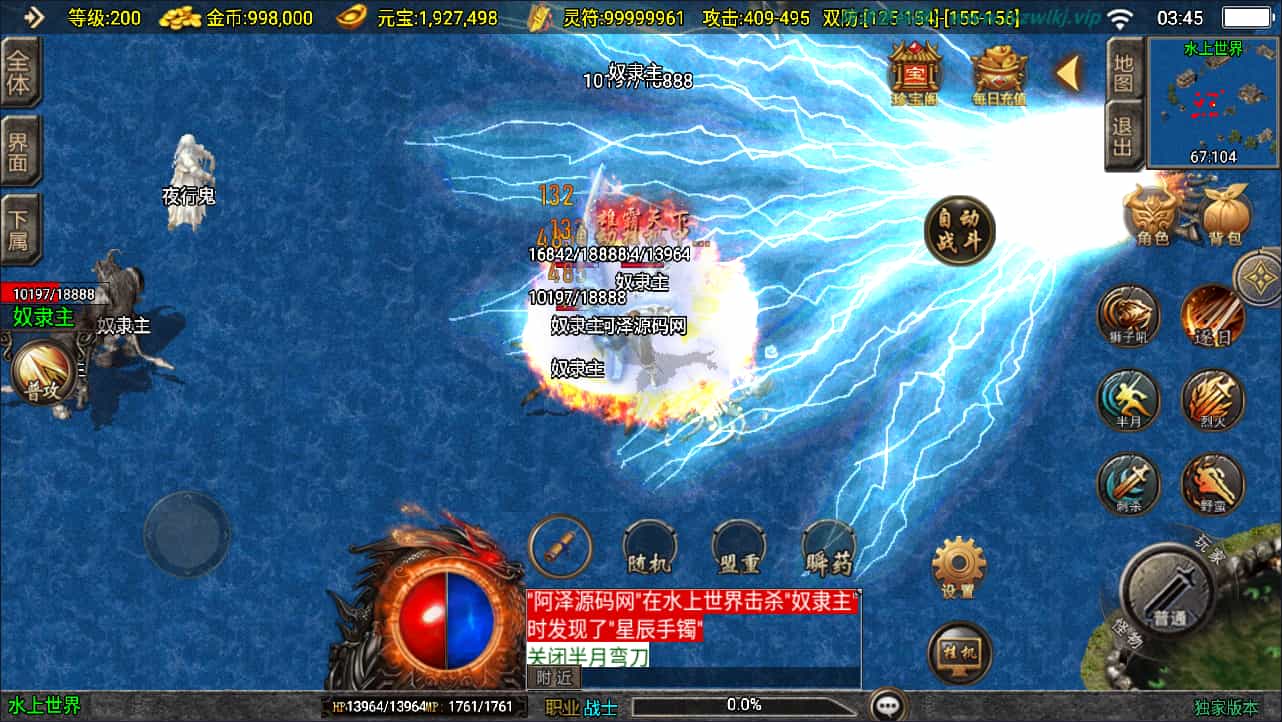The image size is (1282, 722).
Task: Cast the 半月 (Half Moon) skill
Action: pos(1128,400)
